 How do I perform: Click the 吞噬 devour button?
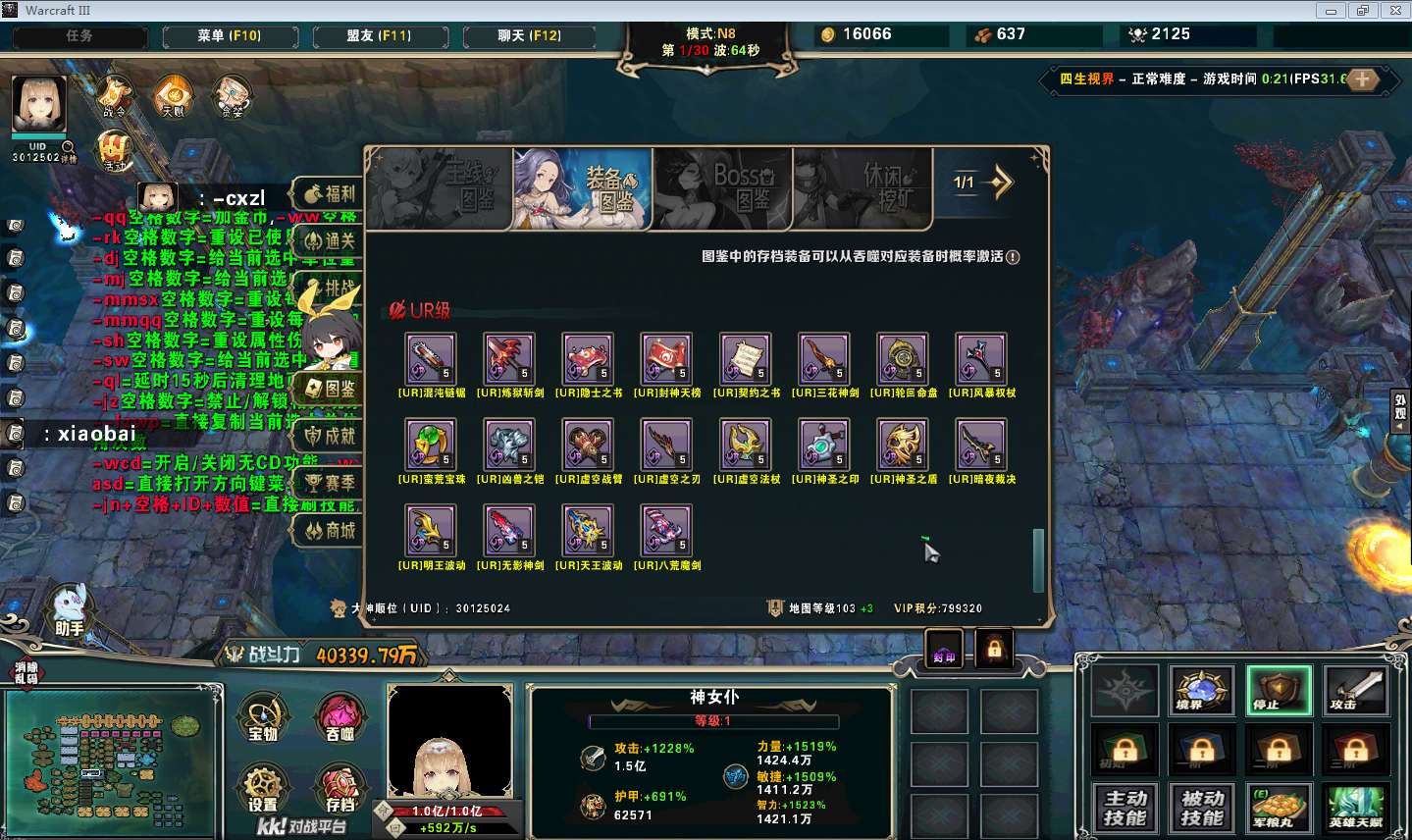pos(340,719)
